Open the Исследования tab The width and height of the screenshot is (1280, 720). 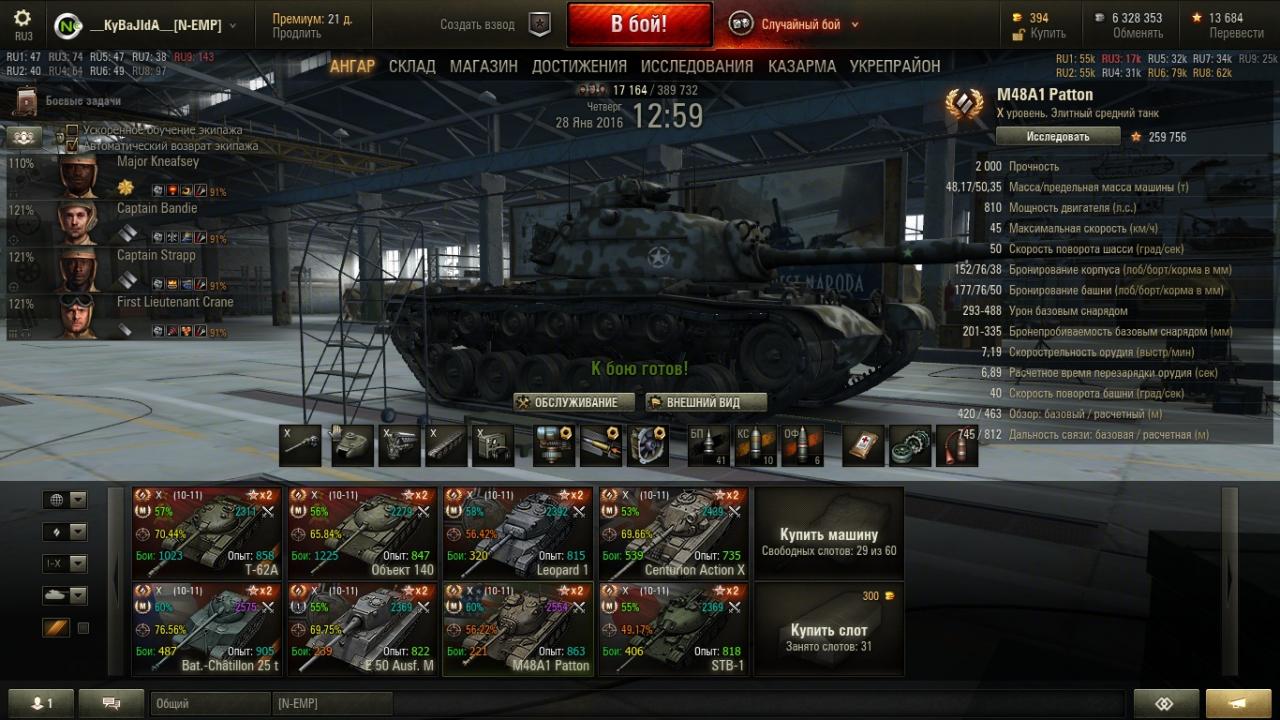(x=696, y=66)
